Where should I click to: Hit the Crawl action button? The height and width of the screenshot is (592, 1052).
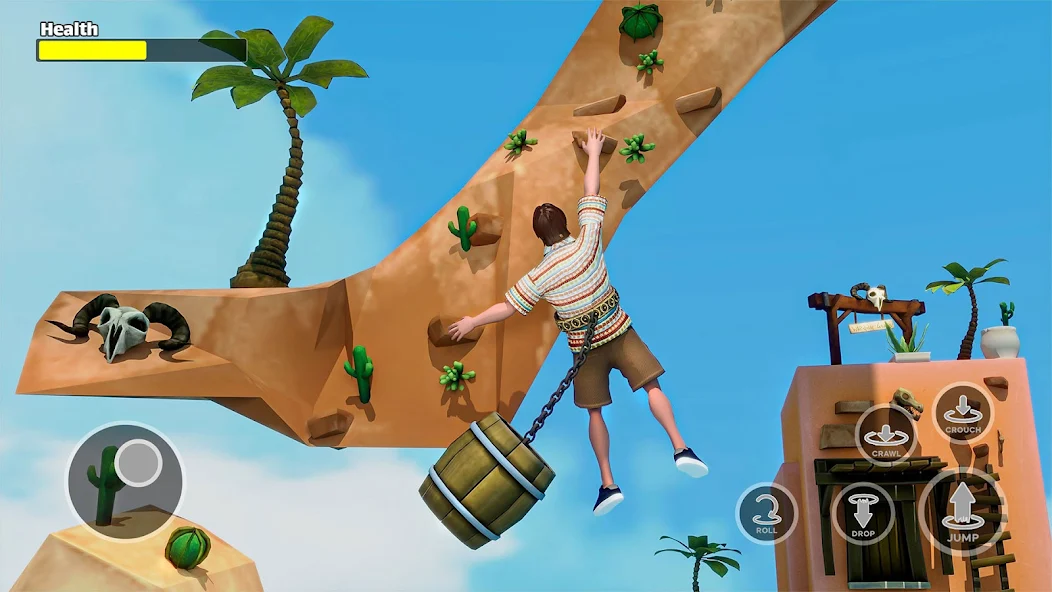[886, 435]
